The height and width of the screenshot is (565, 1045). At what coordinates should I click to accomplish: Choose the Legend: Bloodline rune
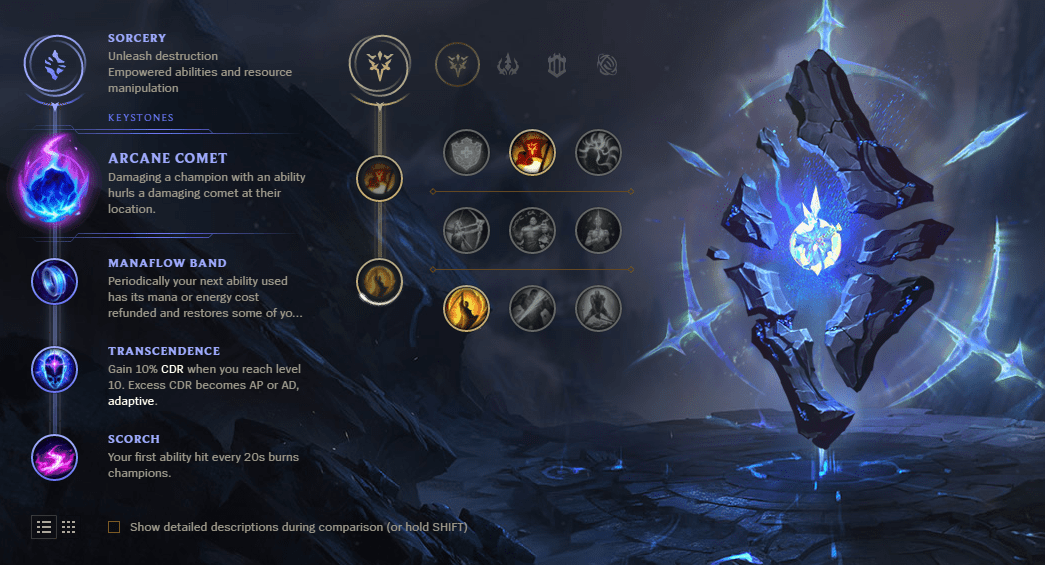pyautogui.click(x=598, y=230)
